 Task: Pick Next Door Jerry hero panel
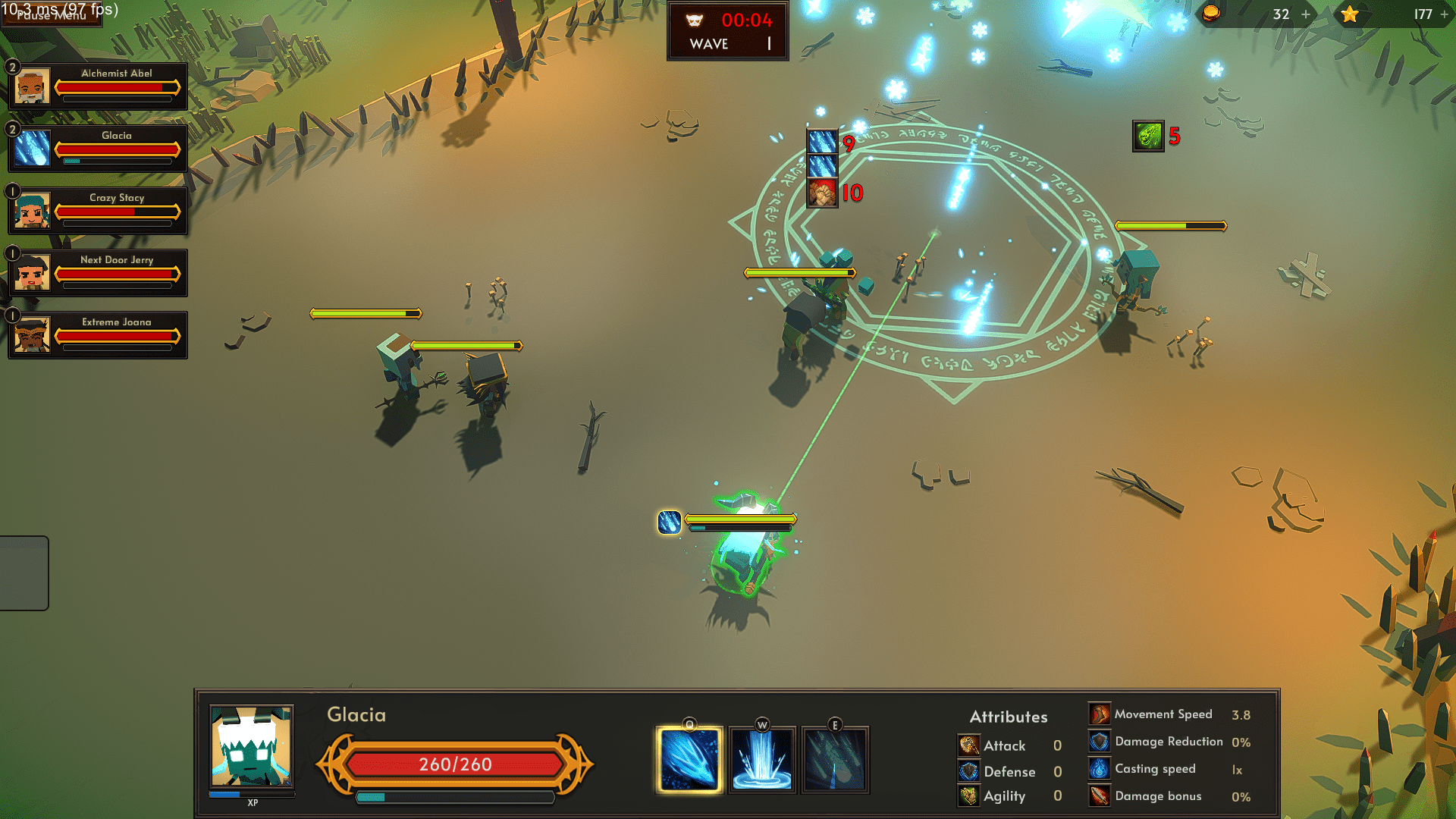[x=98, y=273]
